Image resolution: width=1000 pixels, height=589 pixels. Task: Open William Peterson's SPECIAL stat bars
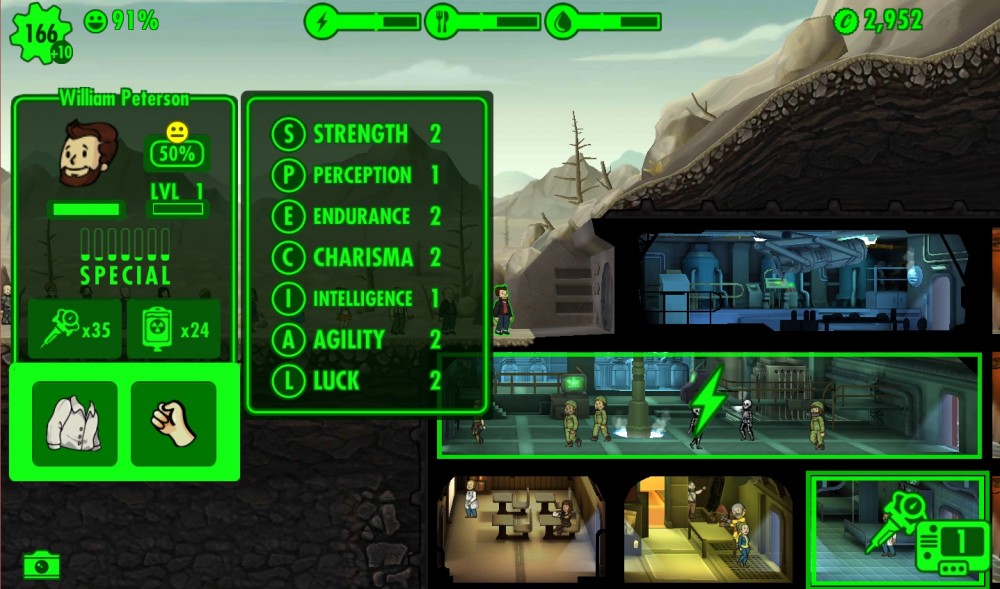click(x=125, y=256)
